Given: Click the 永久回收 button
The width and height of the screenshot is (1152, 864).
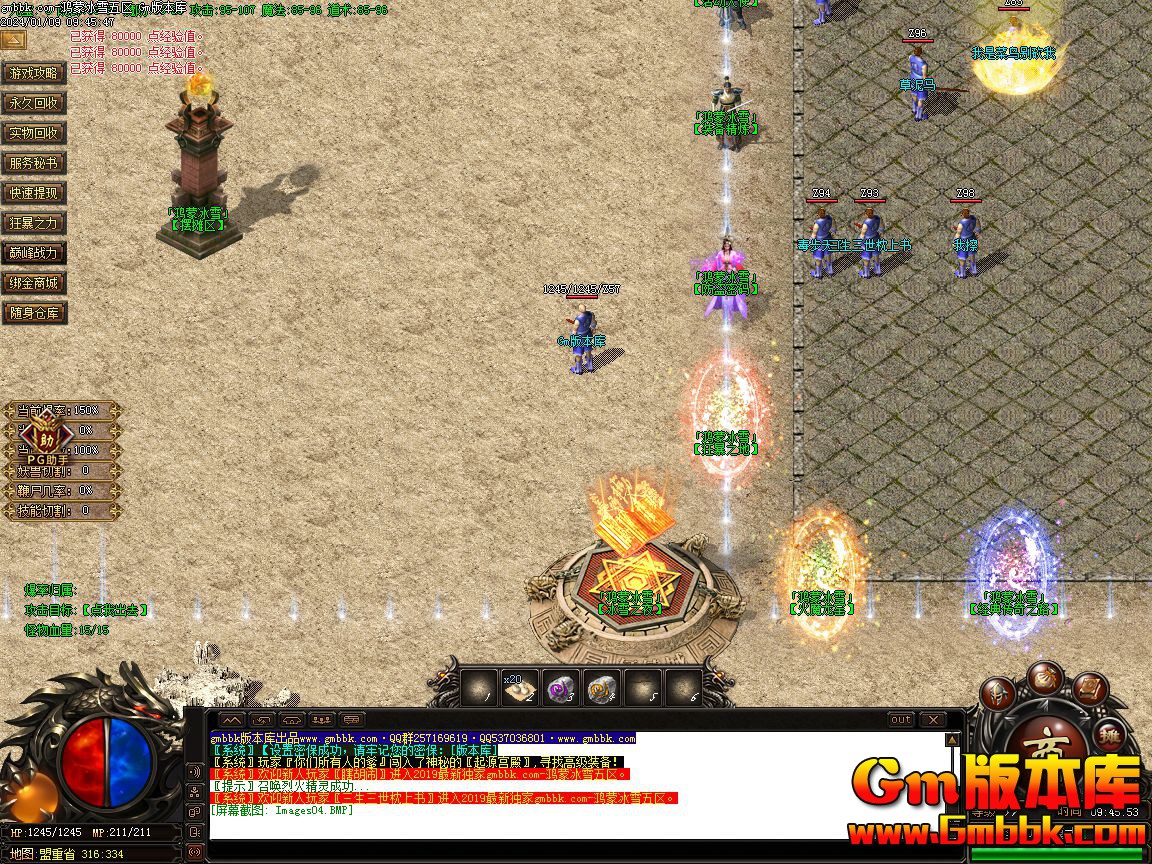Looking at the screenshot, I should [35, 103].
